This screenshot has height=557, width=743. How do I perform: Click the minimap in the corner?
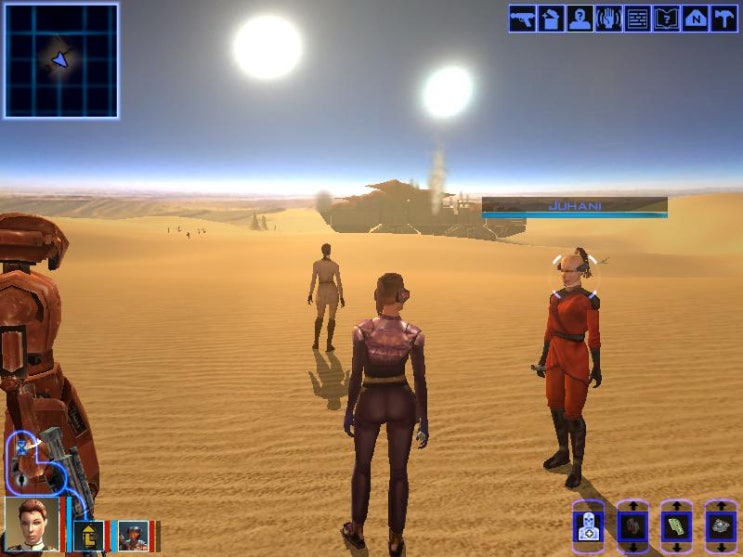point(61,60)
